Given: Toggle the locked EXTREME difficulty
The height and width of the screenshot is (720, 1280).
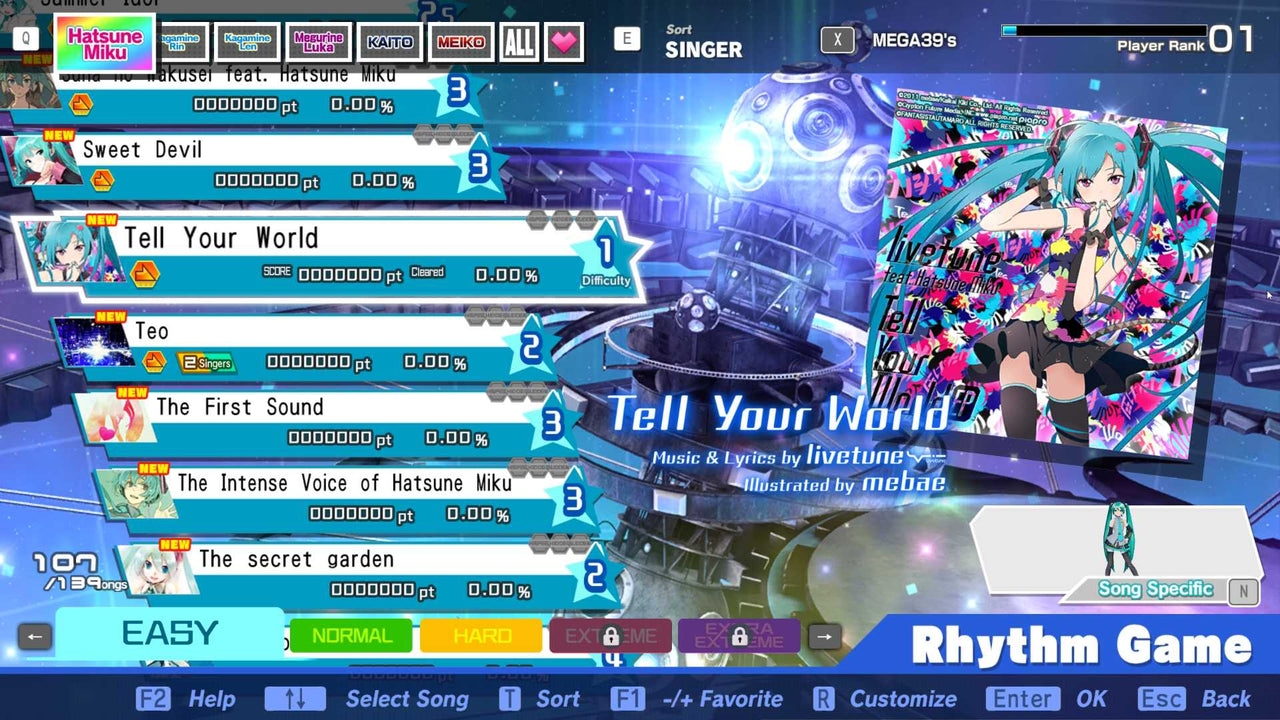Looking at the screenshot, I should click(609, 635).
